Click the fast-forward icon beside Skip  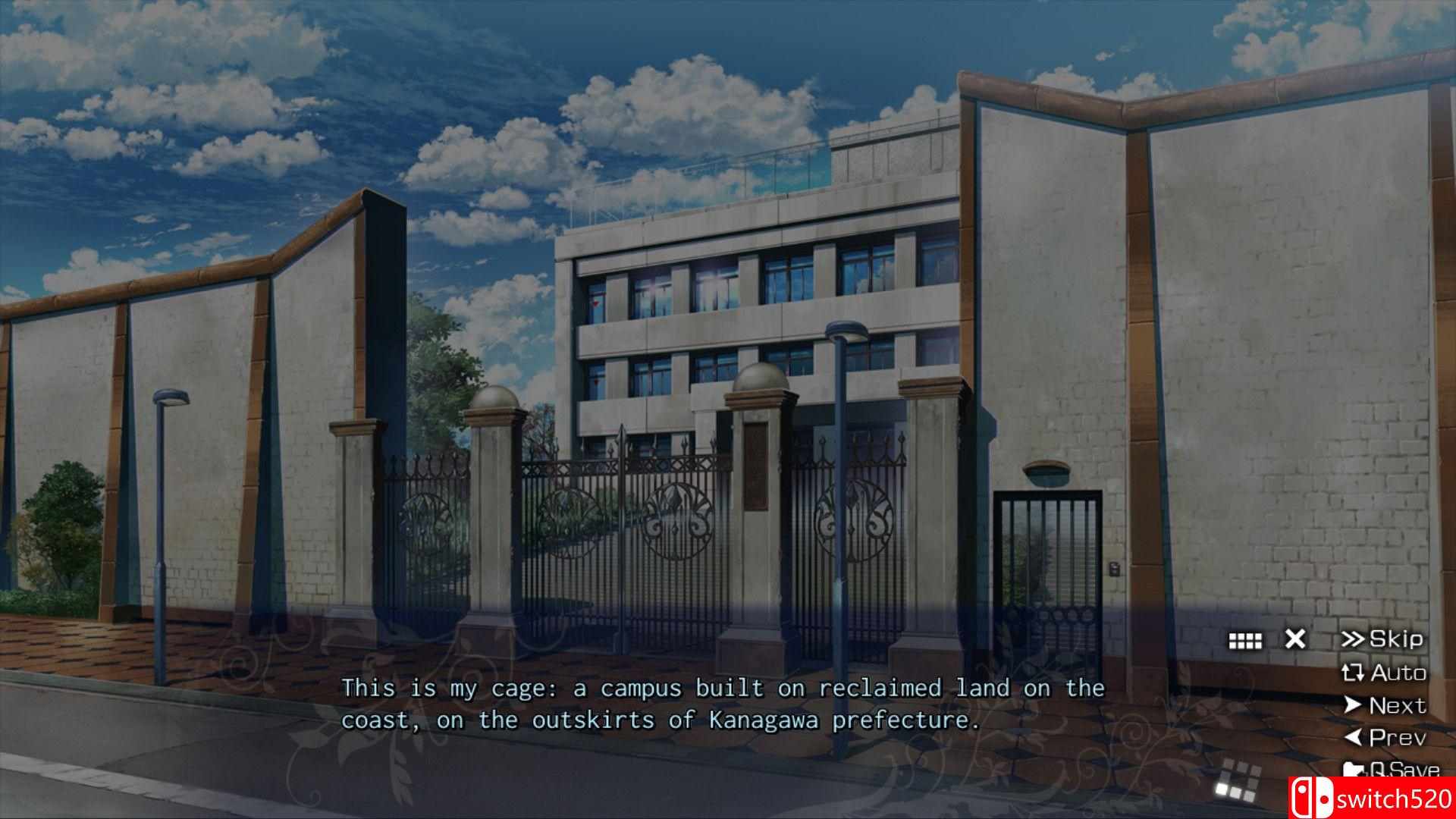click(x=1356, y=639)
